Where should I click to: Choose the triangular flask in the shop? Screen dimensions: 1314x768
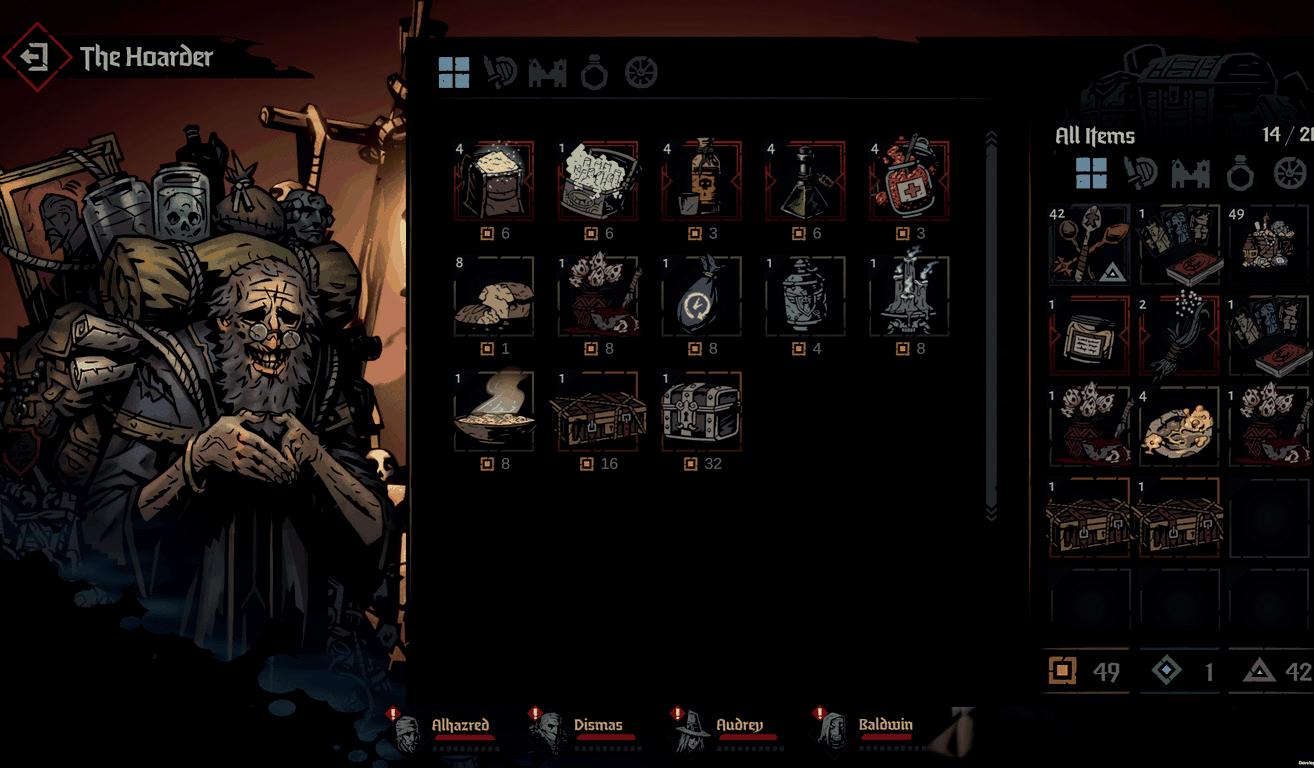[805, 181]
